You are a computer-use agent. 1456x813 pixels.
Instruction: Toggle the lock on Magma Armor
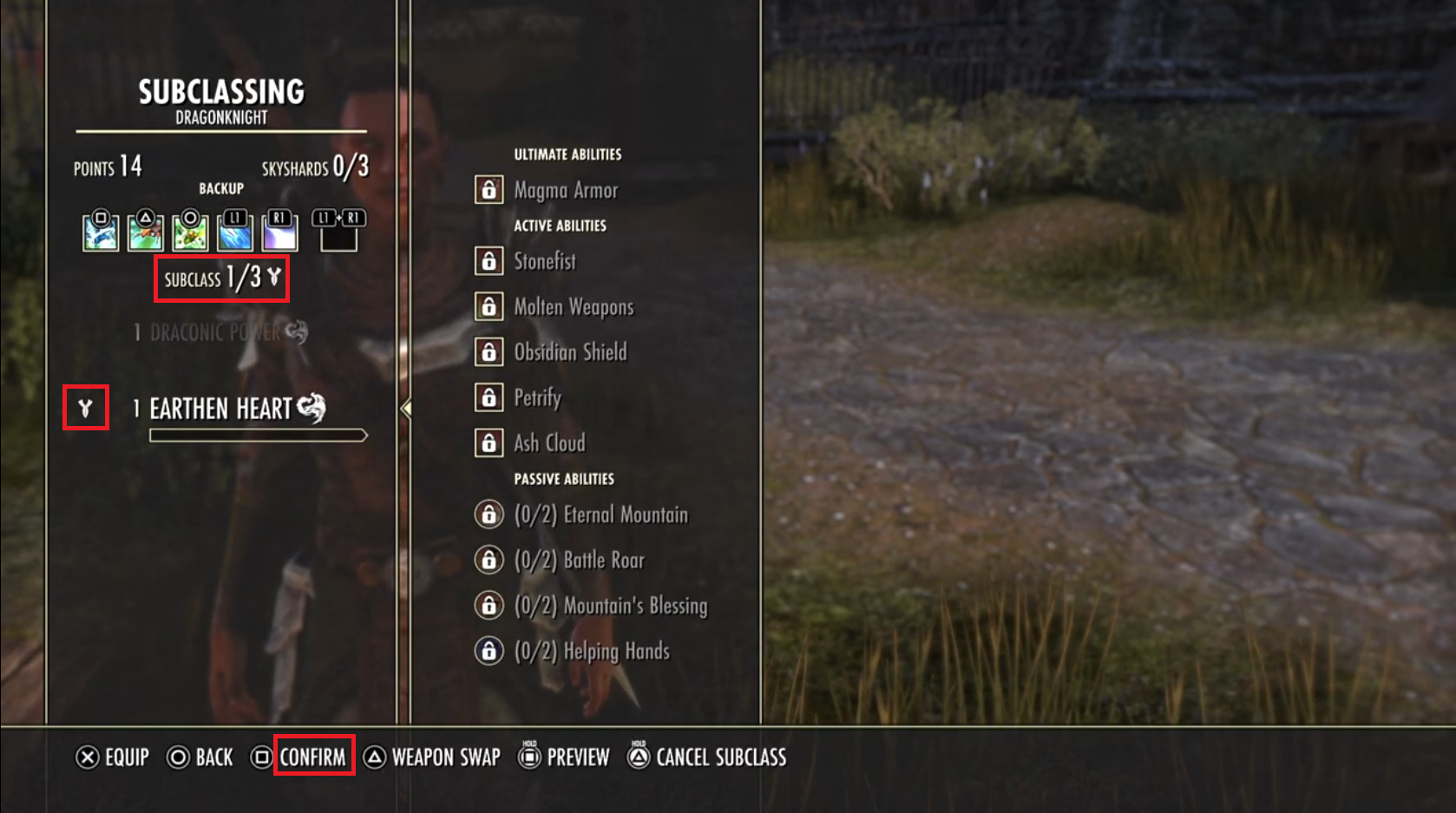coord(489,189)
